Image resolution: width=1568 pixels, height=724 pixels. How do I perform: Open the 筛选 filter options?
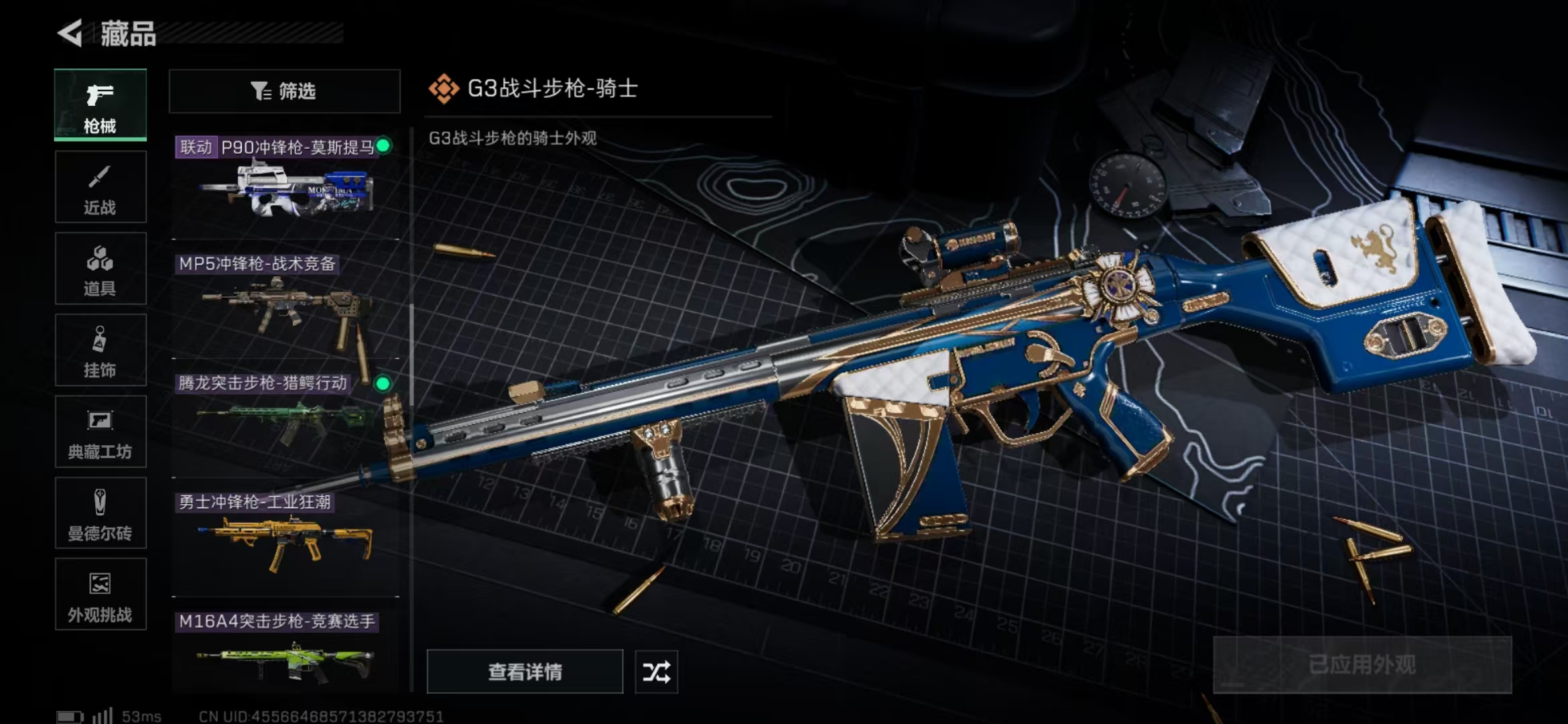click(x=284, y=90)
